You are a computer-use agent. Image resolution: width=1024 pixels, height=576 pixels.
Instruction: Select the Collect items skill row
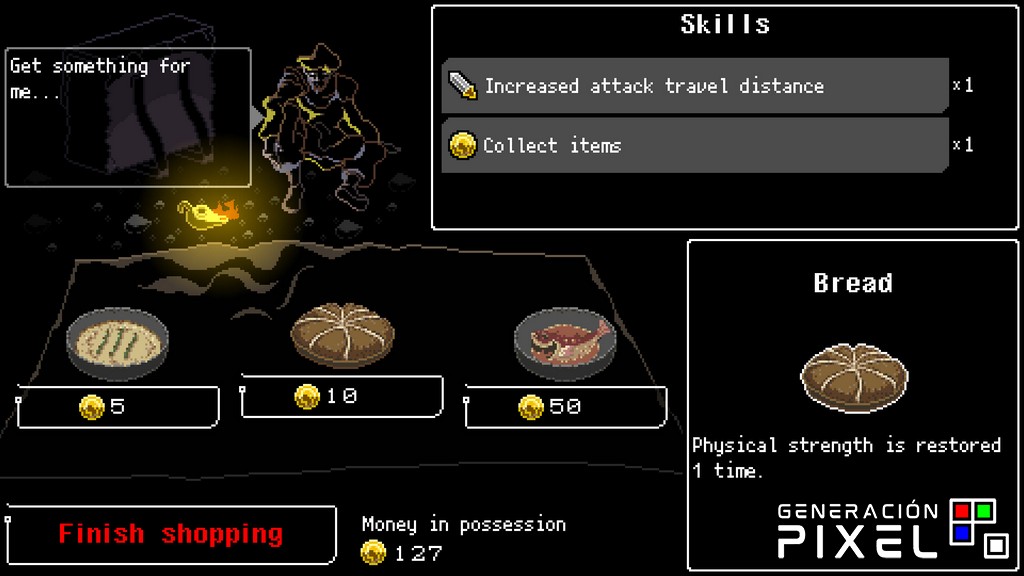[x=695, y=146]
